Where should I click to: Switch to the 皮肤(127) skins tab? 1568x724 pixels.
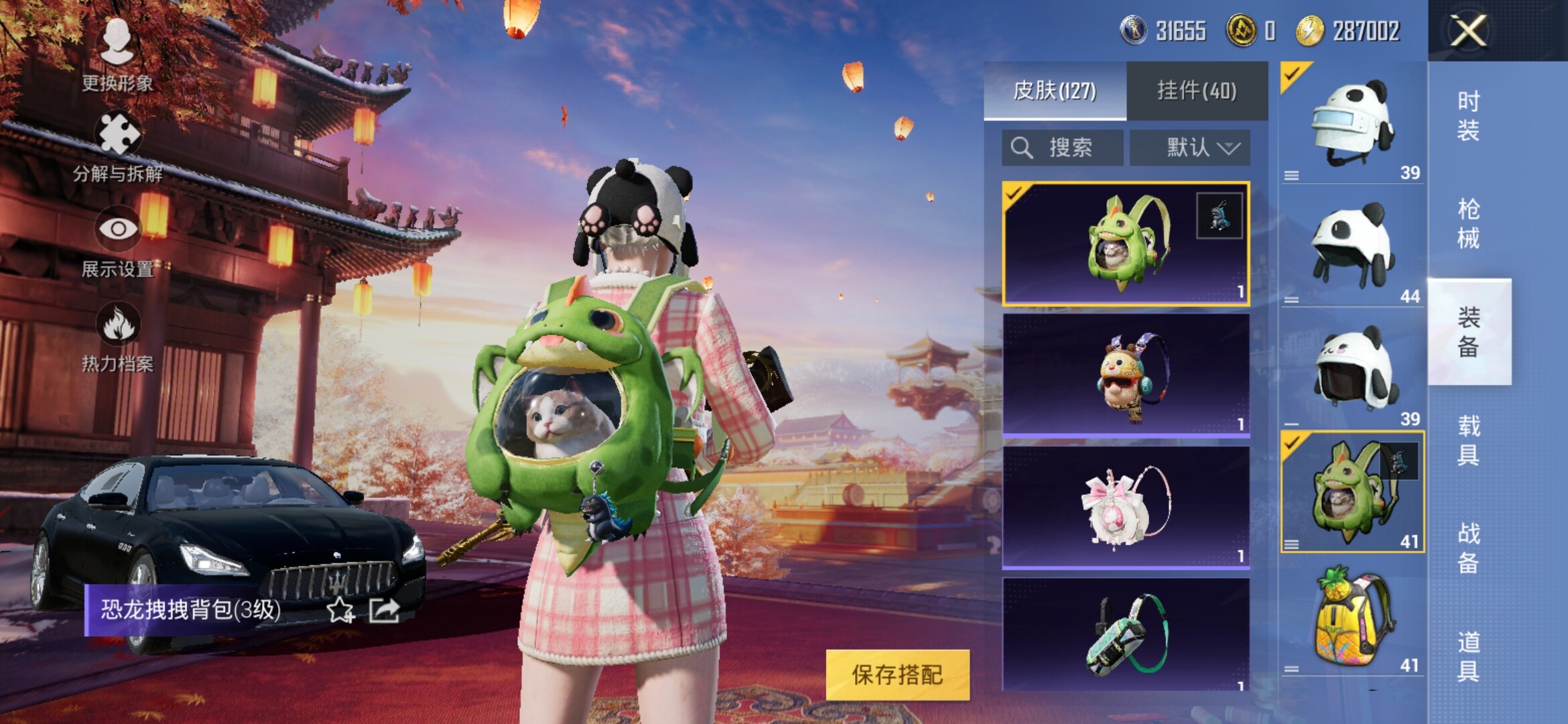click(x=1055, y=90)
